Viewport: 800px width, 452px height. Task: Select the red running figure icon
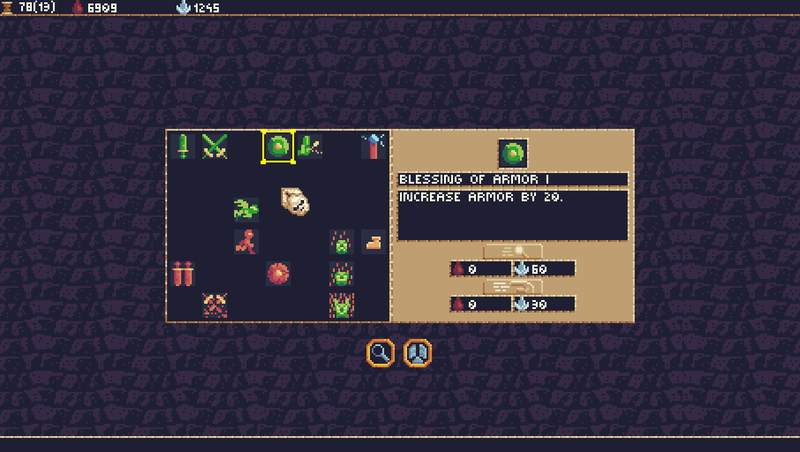click(246, 241)
